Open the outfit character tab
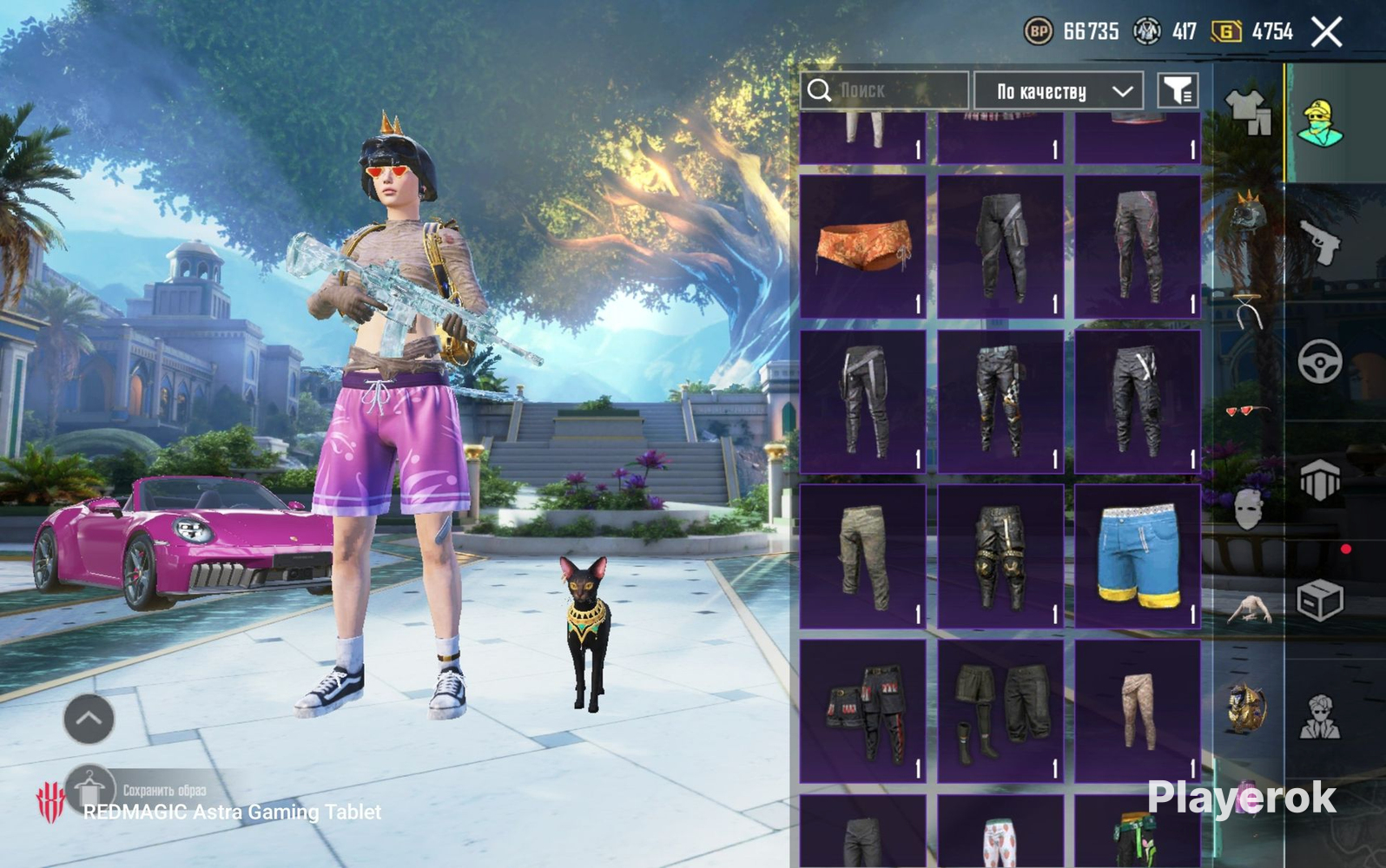The height and width of the screenshot is (868, 1386). point(1320,122)
